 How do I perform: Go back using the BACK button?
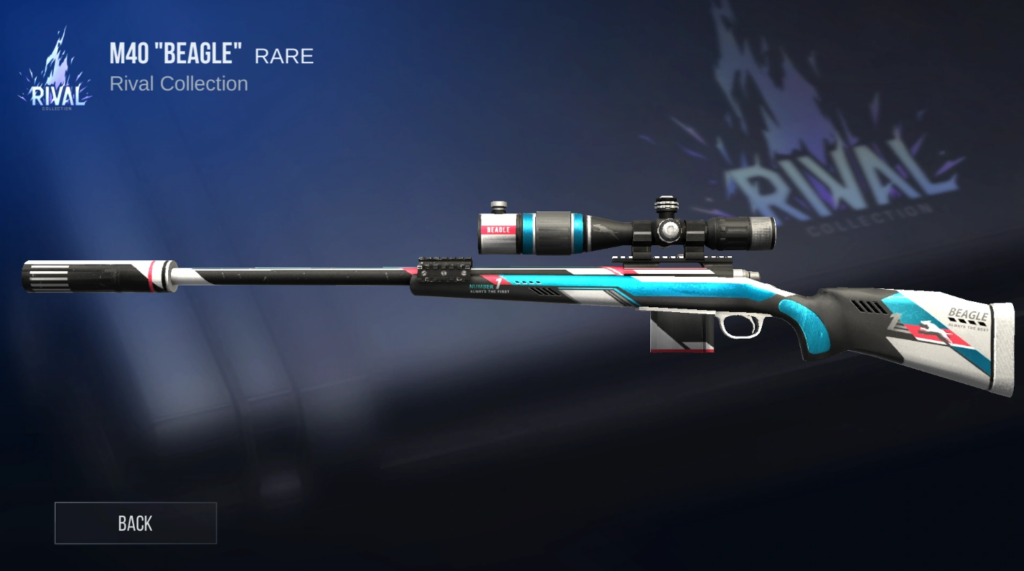tap(135, 523)
